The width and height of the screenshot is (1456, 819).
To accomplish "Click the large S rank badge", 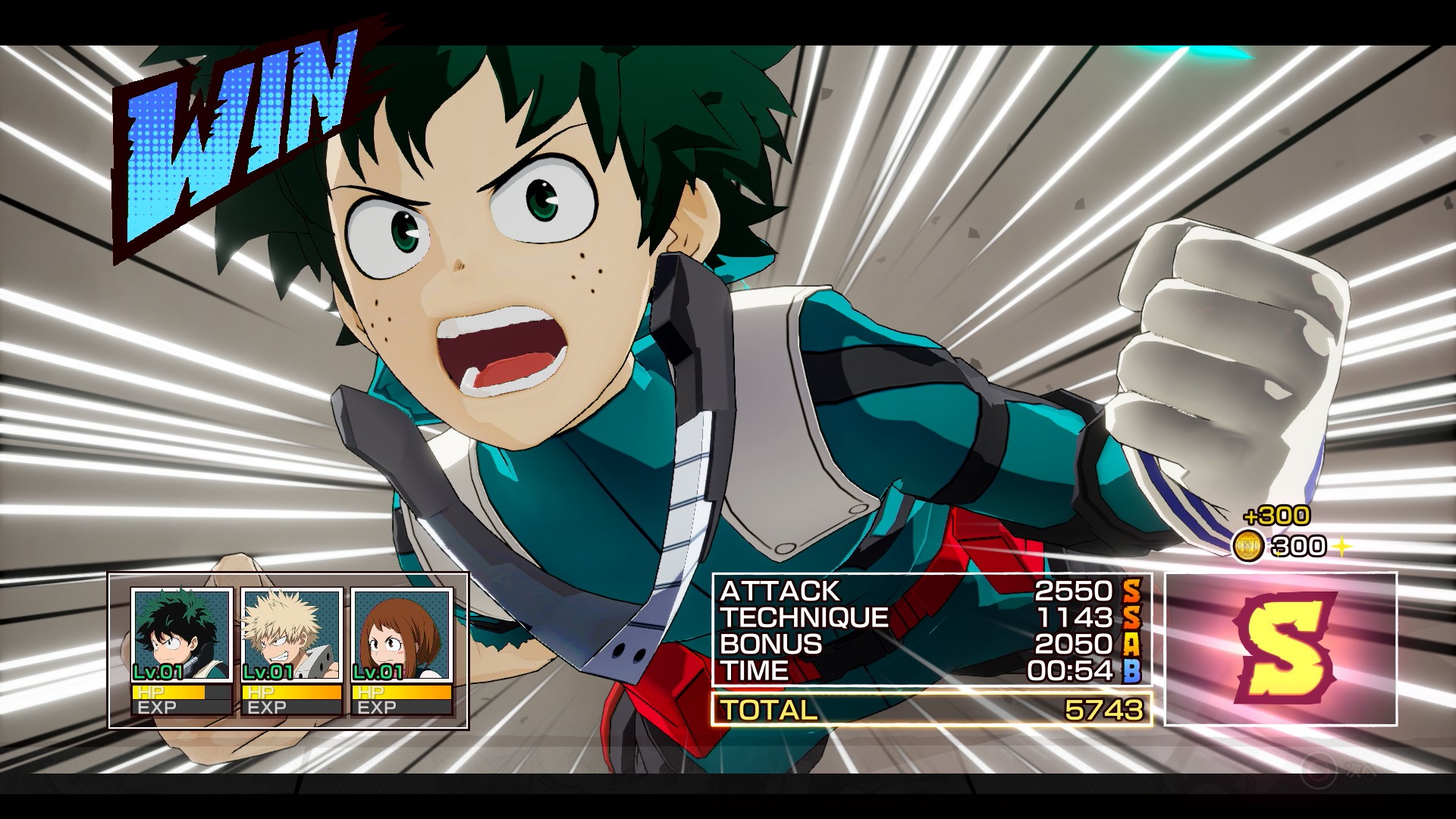I will tap(1281, 649).
